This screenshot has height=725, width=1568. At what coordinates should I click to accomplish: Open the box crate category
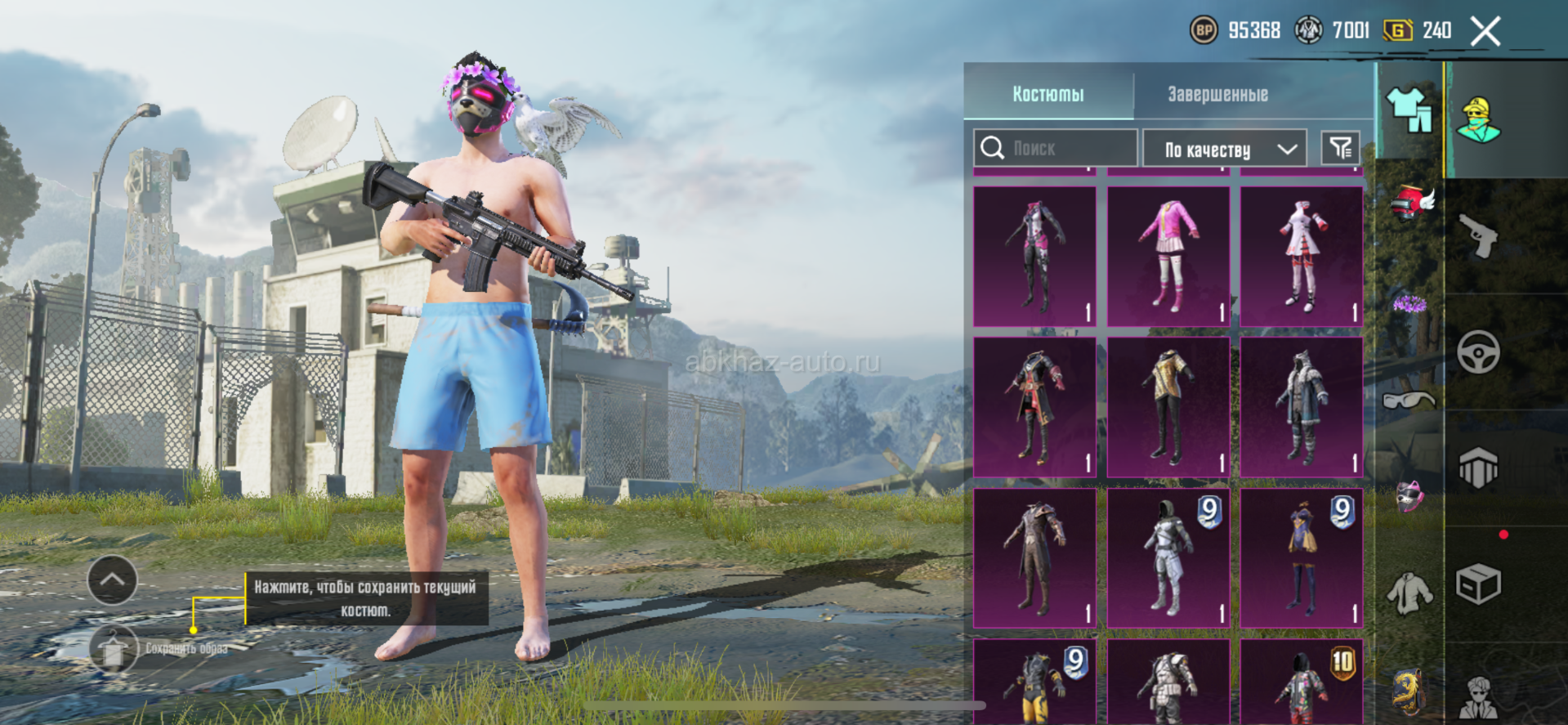click(1478, 584)
